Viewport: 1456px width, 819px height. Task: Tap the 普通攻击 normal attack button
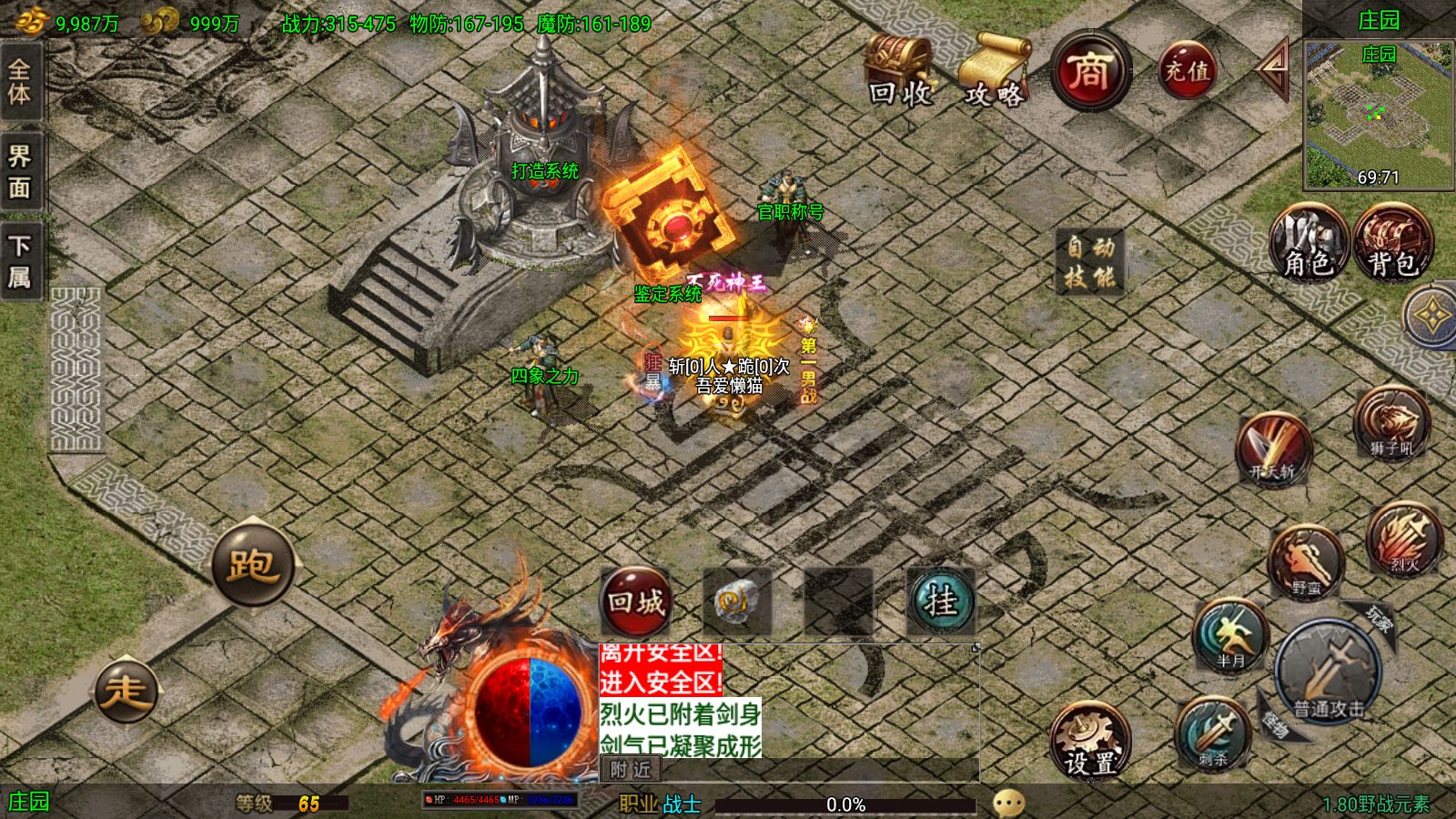pyautogui.click(x=1329, y=673)
